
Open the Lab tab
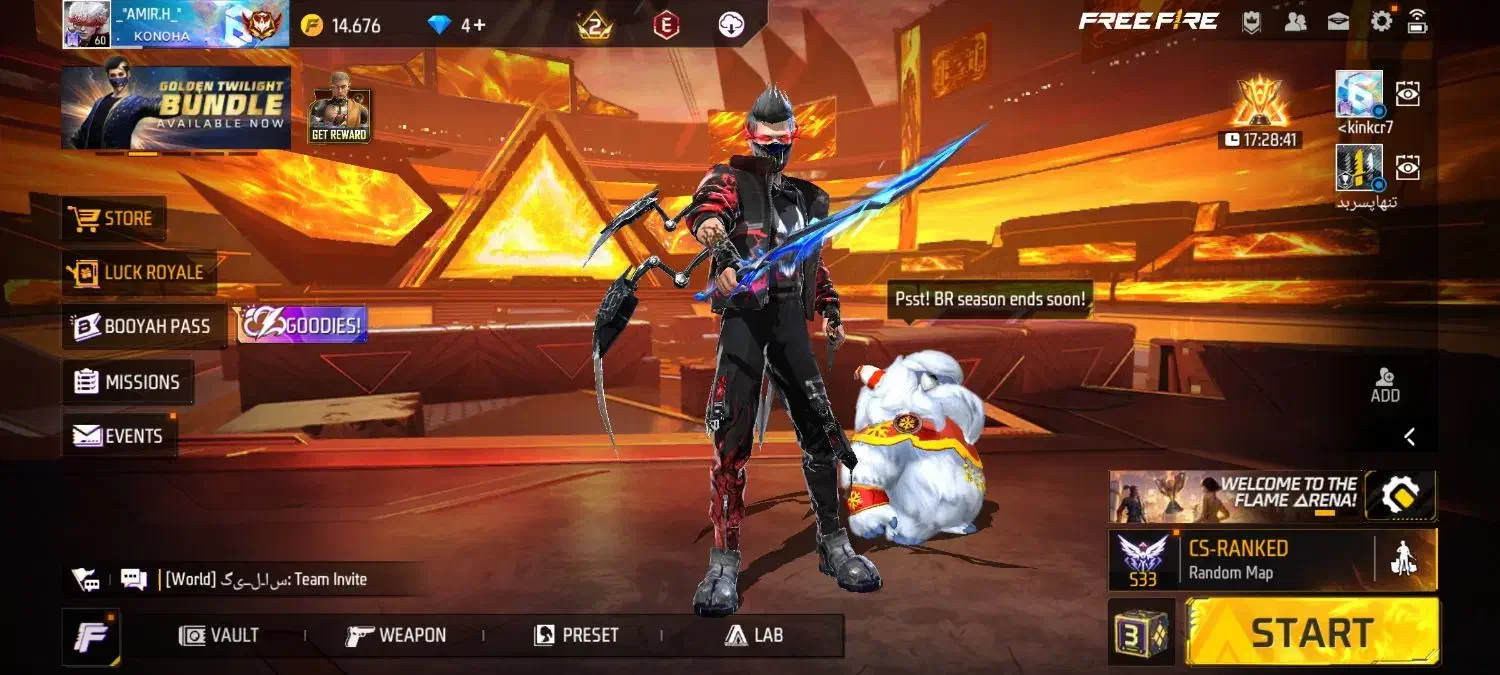[754, 635]
